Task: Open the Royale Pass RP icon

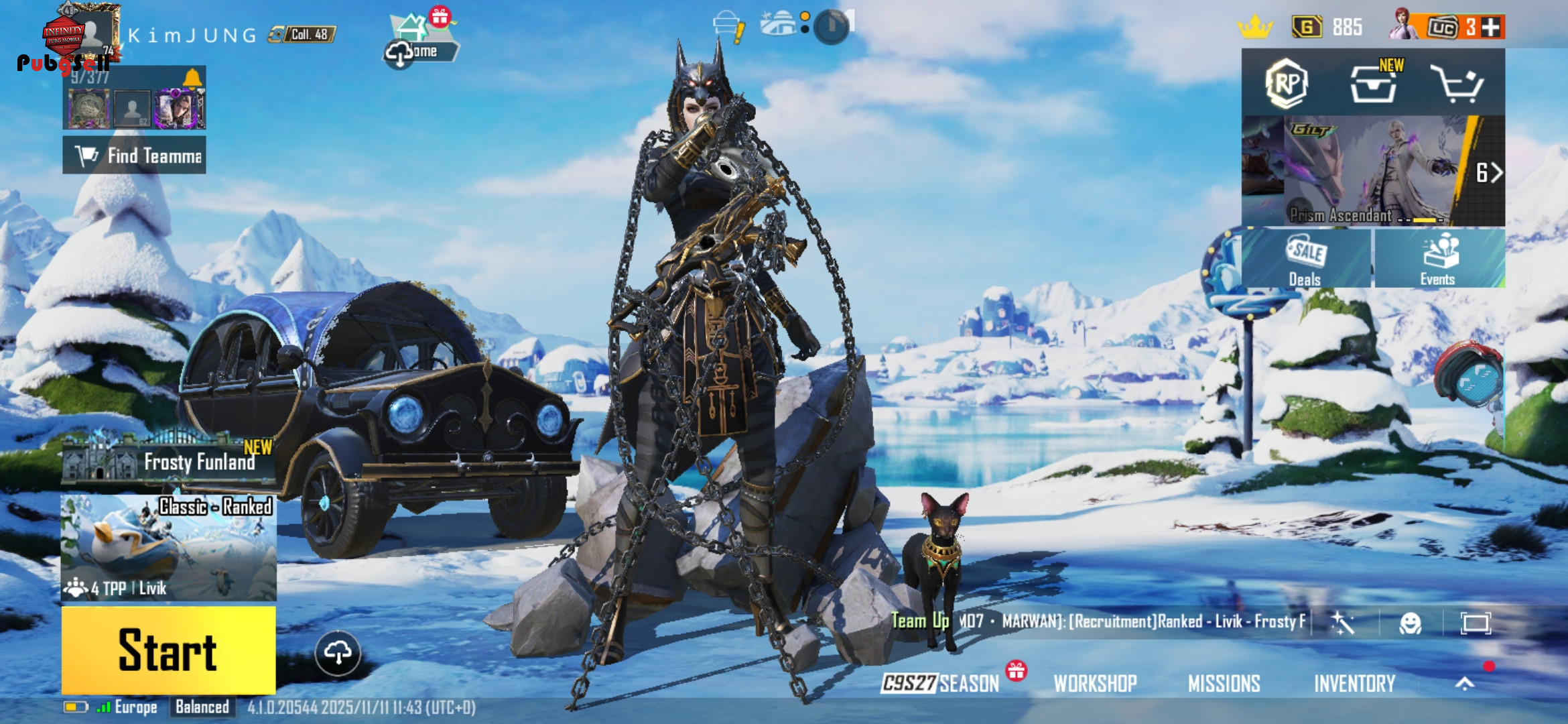Action: [1286, 84]
